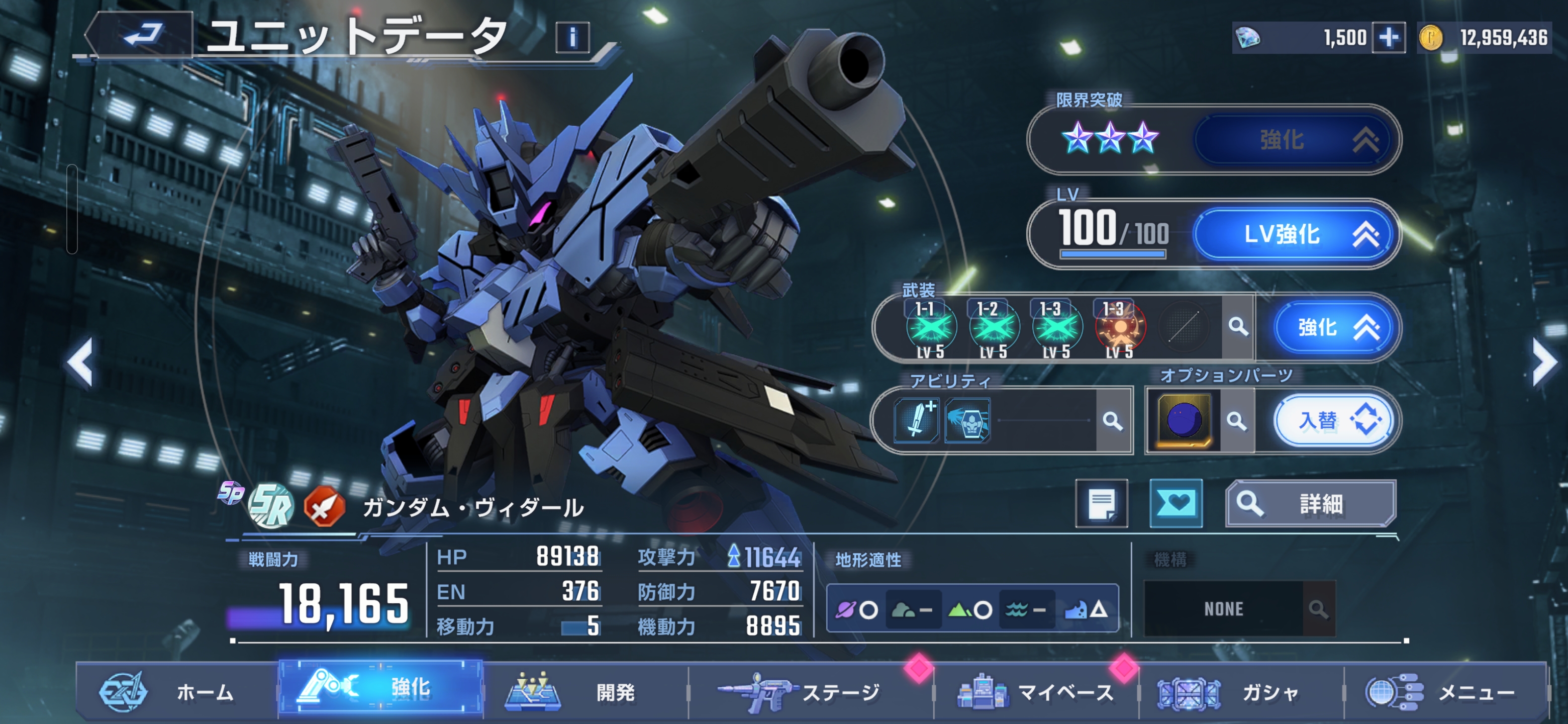Show the next unit with right arrow
Image resolution: width=1568 pixels, height=724 pixels.
pos(1544,363)
